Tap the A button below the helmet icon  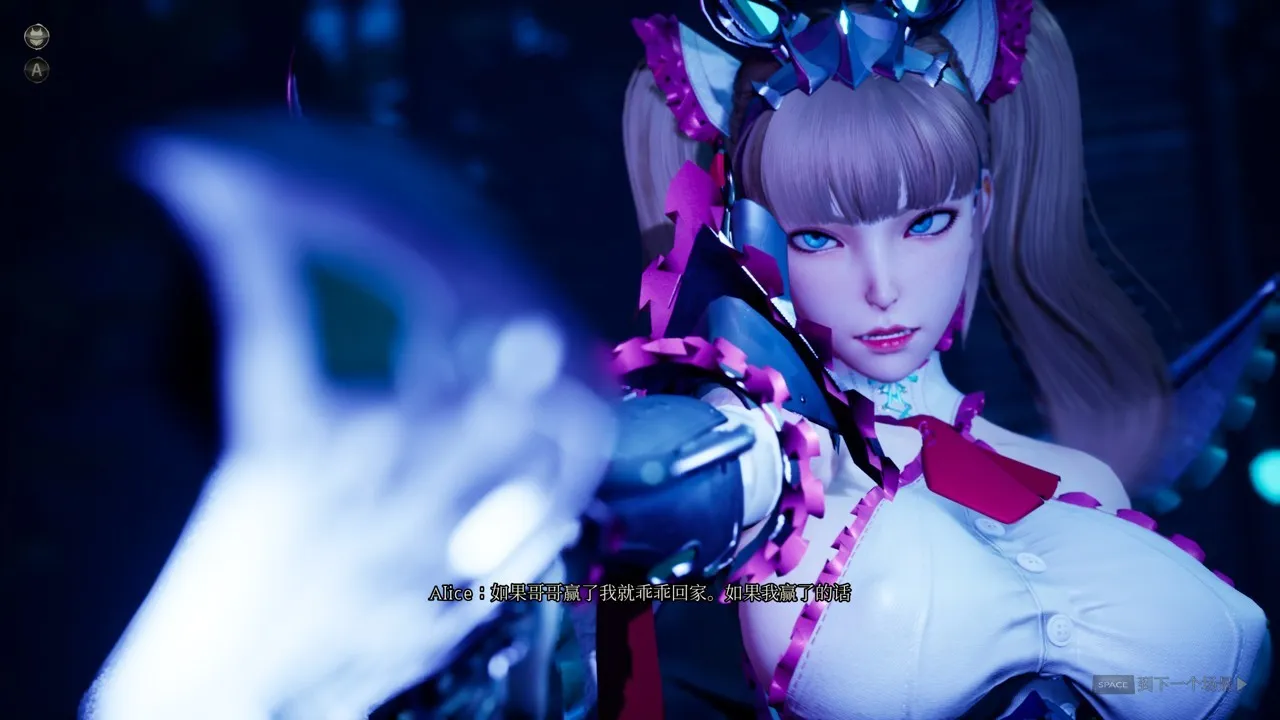[37, 70]
